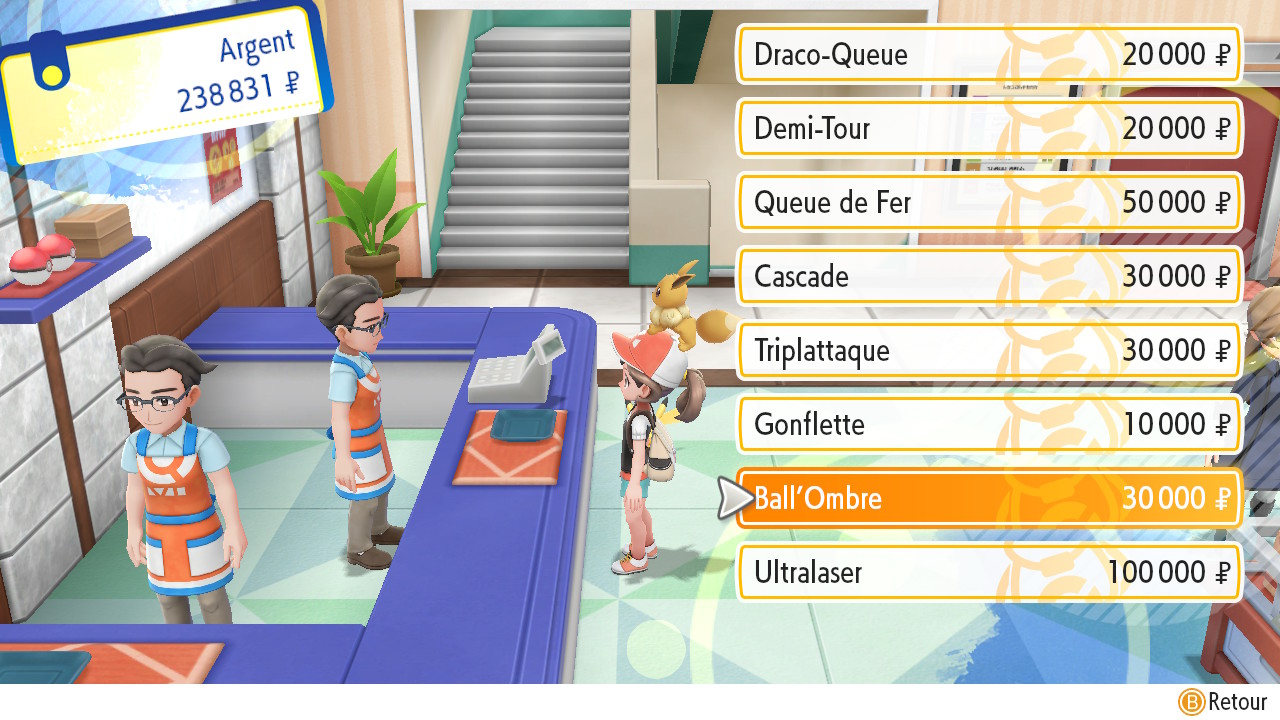Pick Cascade in the shop menu
Screen dimensions: 1280x720
coord(988,276)
